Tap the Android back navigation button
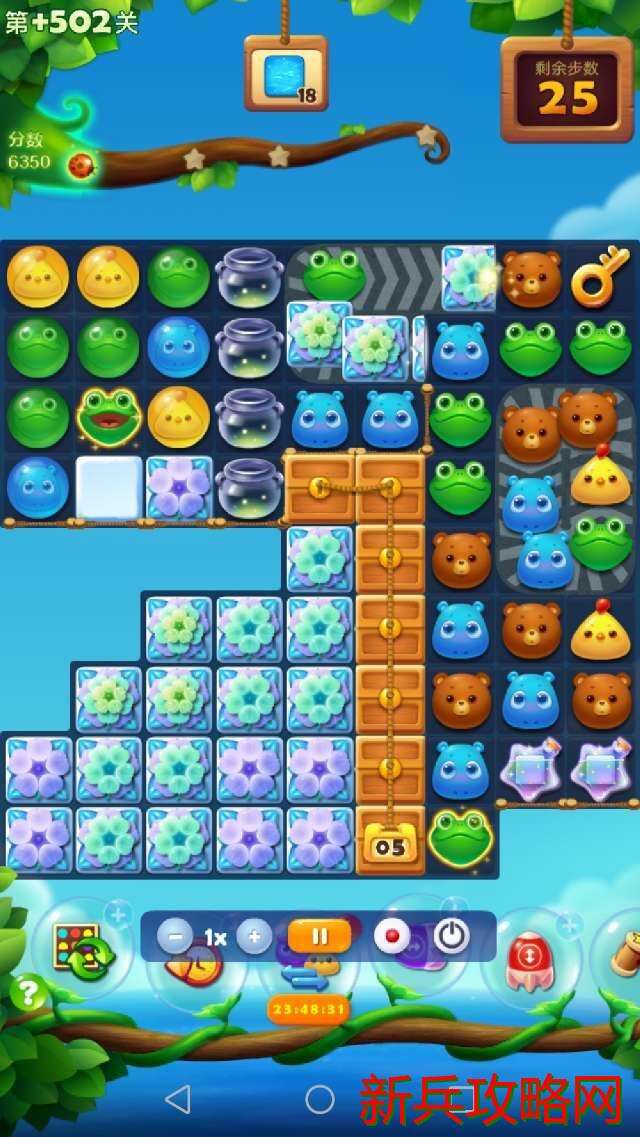The width and height of the screenshot is (640, 1137). [177, 1099]
